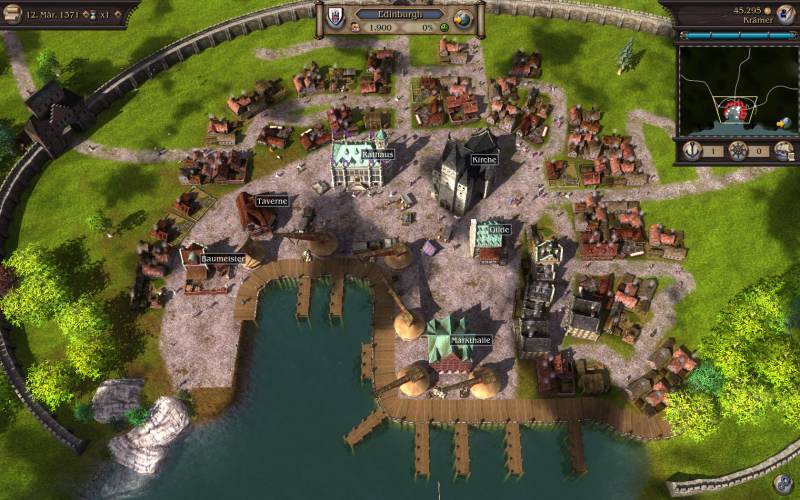
Task: Select the ship's wheel icon
Action: [737, 151]
